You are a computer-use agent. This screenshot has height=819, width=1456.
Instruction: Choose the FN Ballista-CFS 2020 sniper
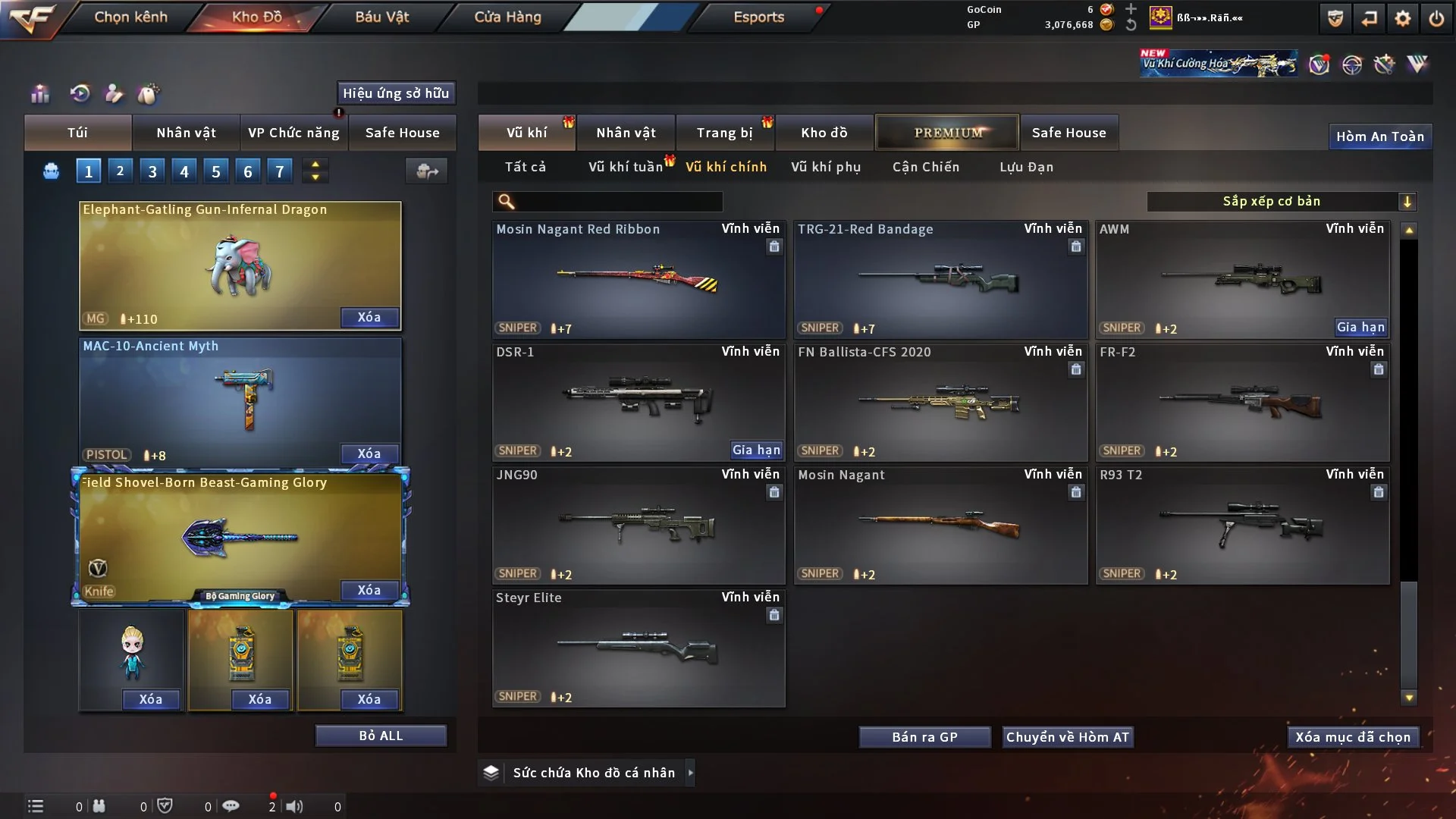click(940, 402)
